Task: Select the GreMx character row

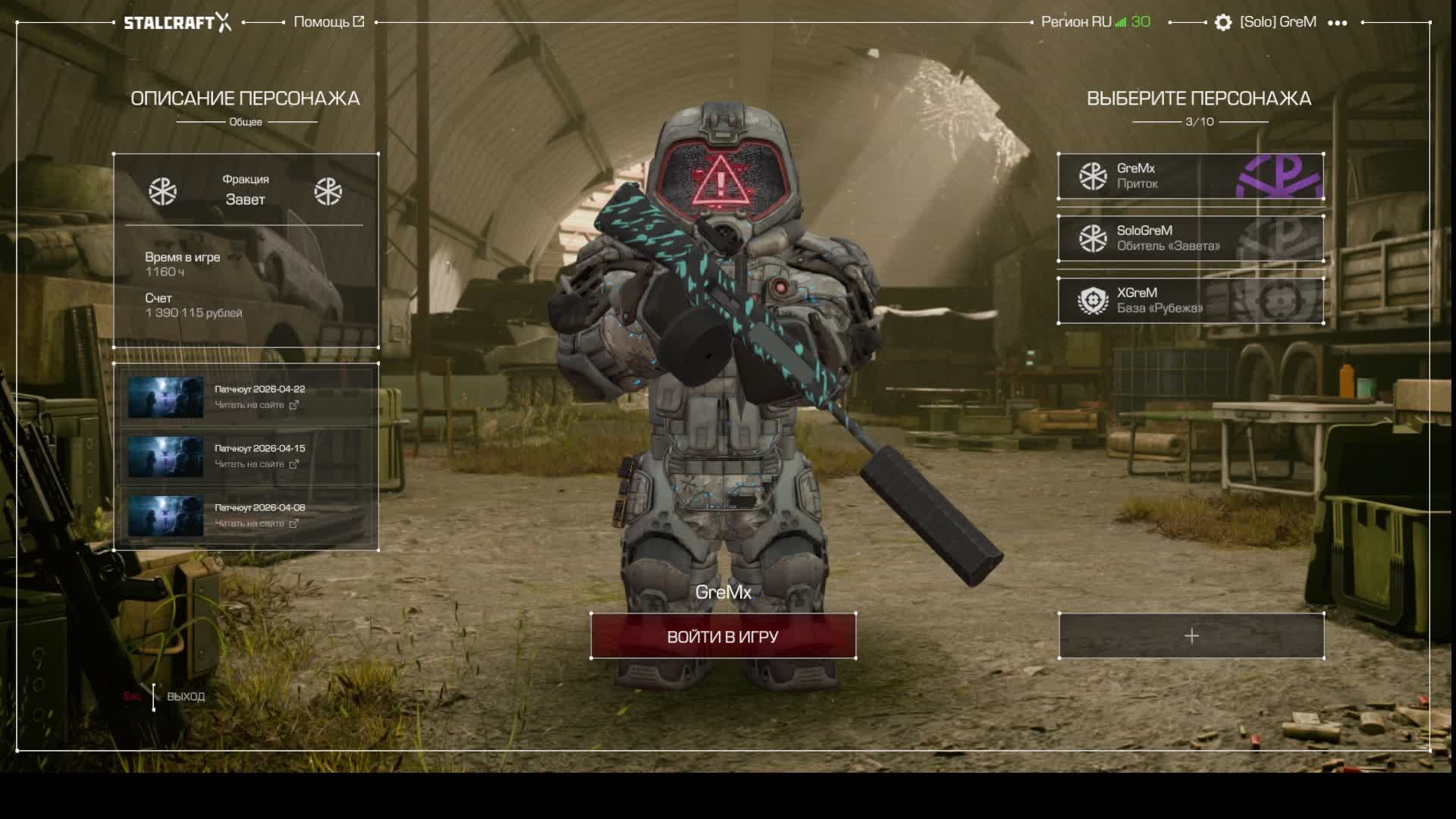Action: pos(1191,176)
